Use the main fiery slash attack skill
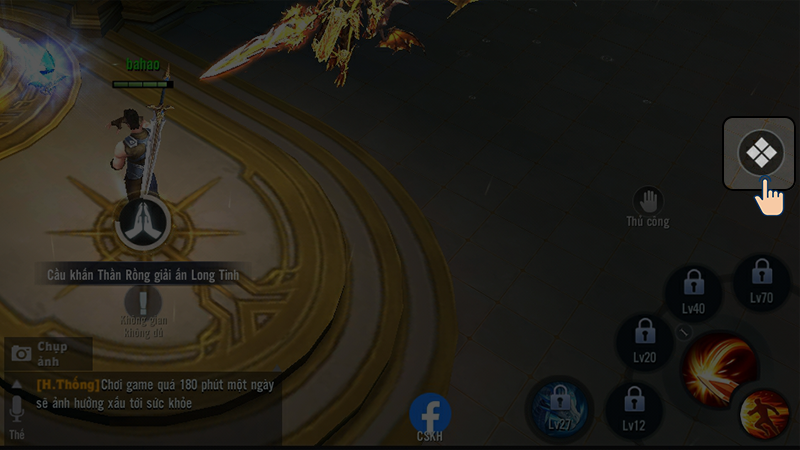 tap(718, 368)
